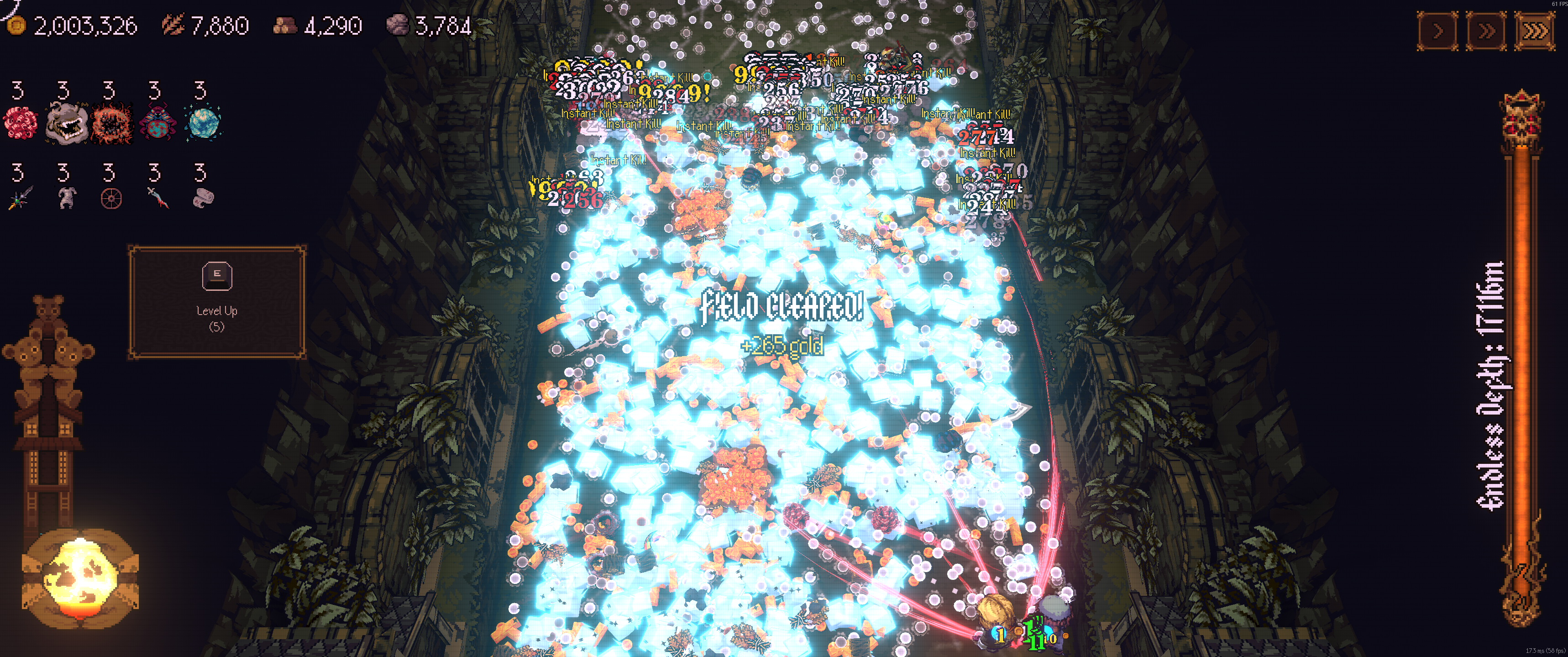Inspect the grey body armor item icon
This screenshot has width=1568, height=657.
(x=66, y=198)
